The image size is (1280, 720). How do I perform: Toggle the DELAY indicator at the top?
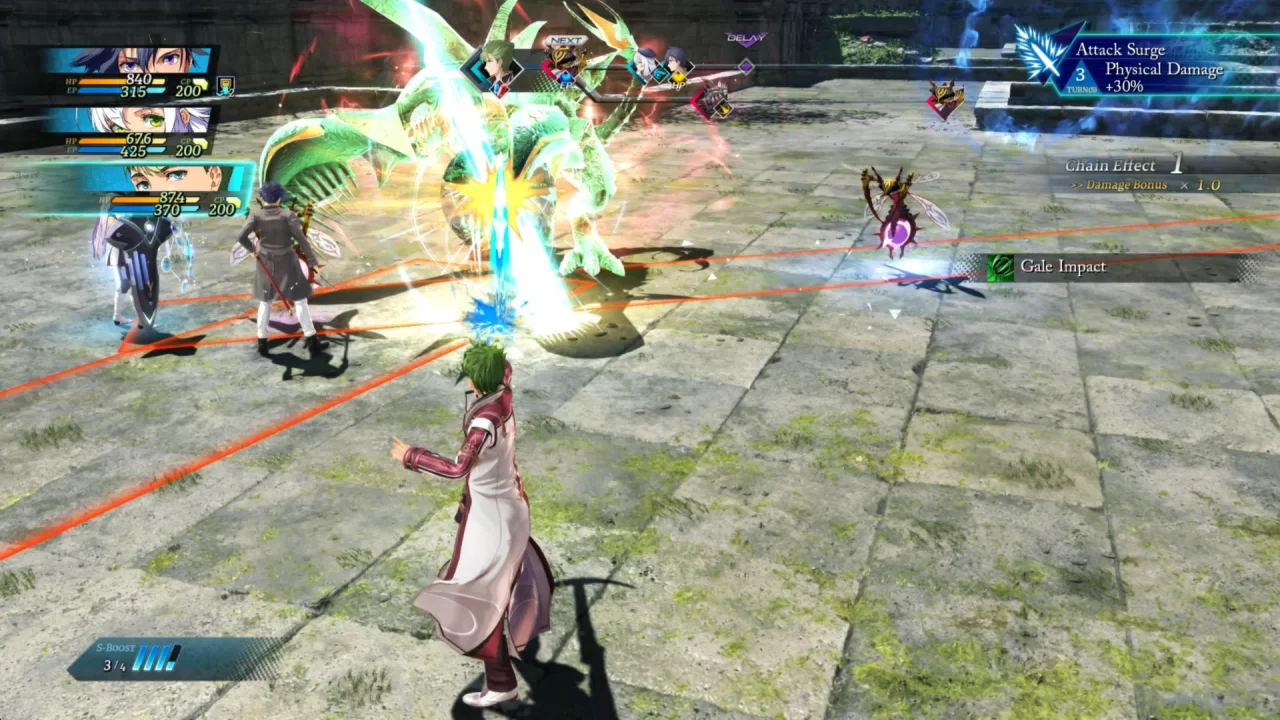[746, 38]
